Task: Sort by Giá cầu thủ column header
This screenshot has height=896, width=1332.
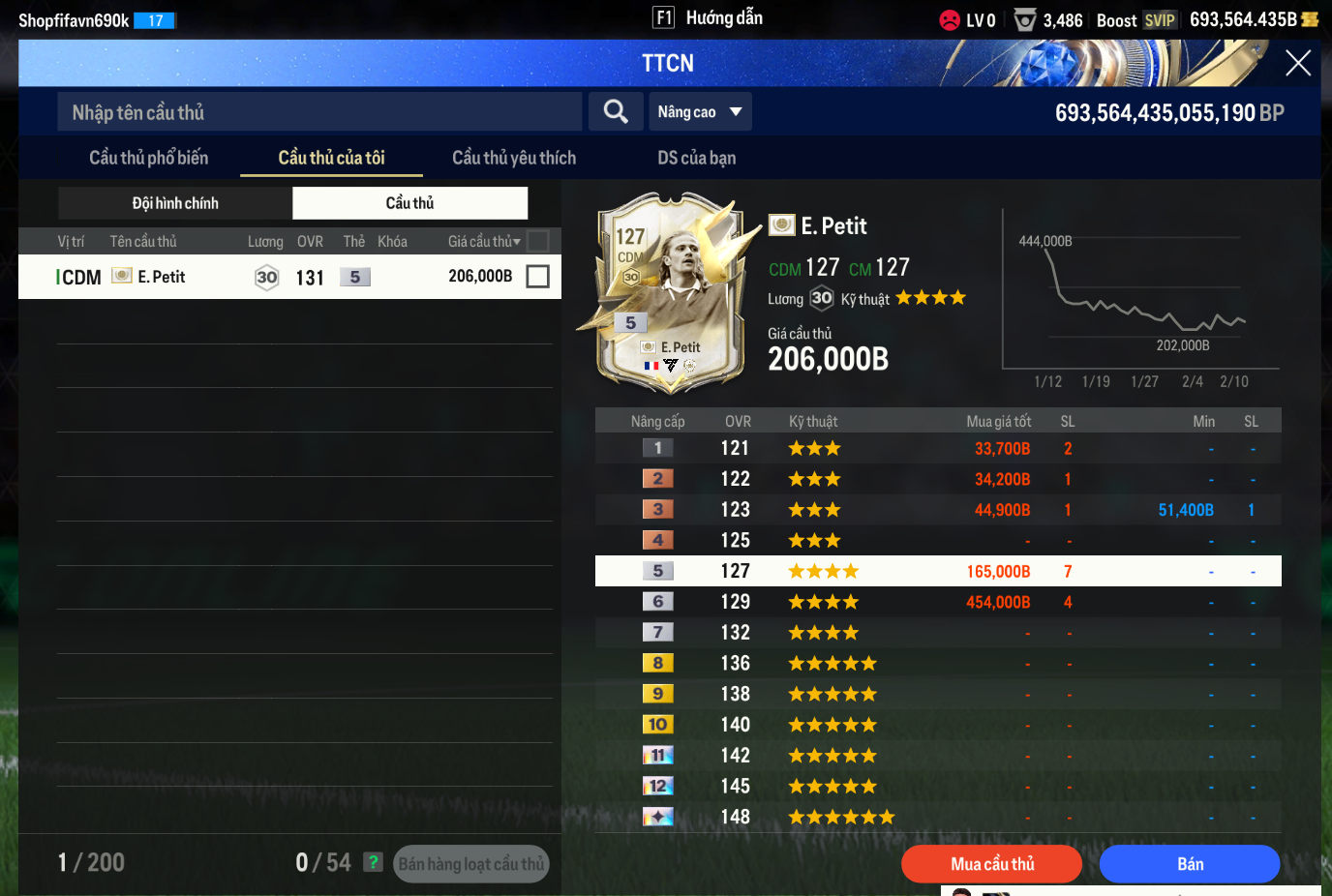Action: point(483,241)
